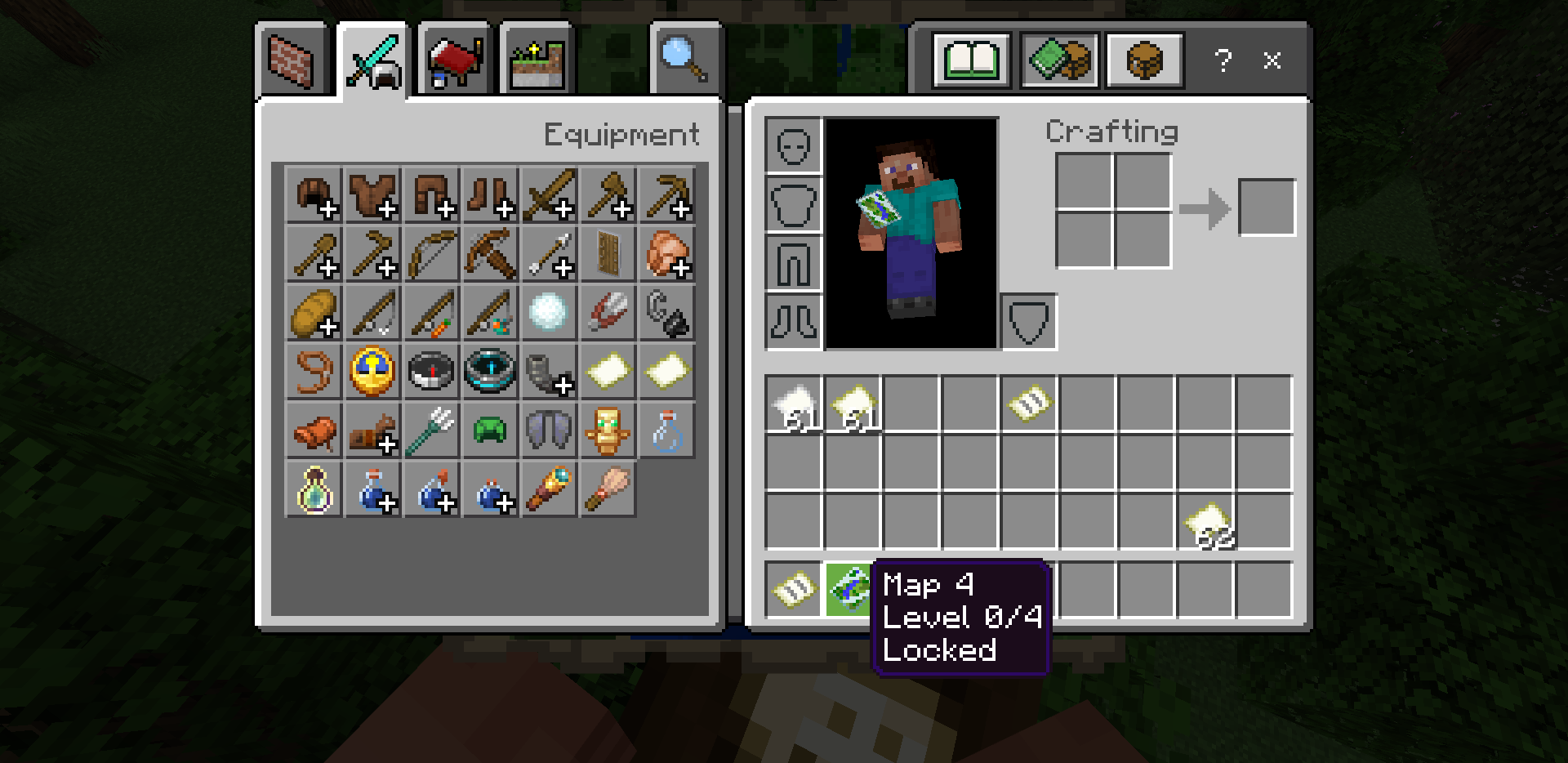Switch to the chest-only inventory view
The height and width of the screenshot is (763, 1568).
[x=1144, y=60]
